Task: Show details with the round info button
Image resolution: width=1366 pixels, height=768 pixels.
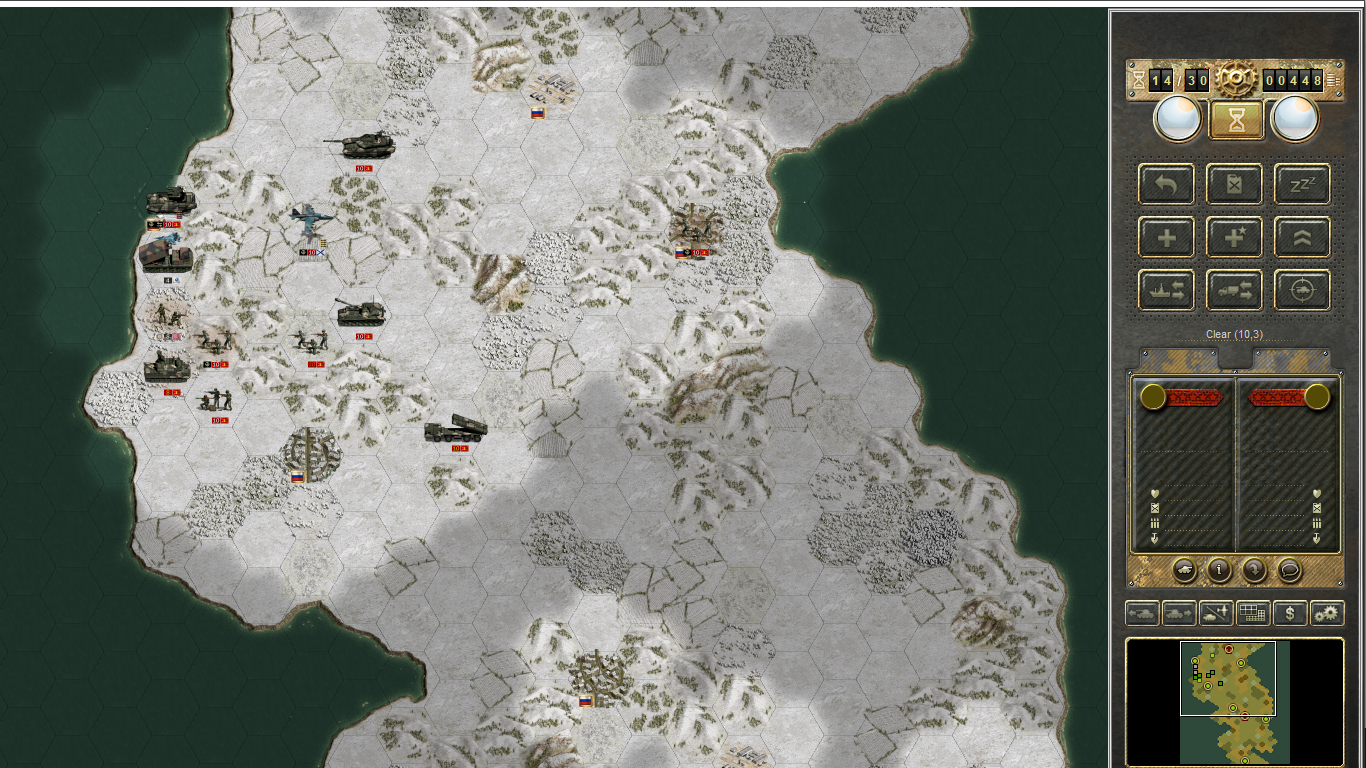Action: [1219, 570]
